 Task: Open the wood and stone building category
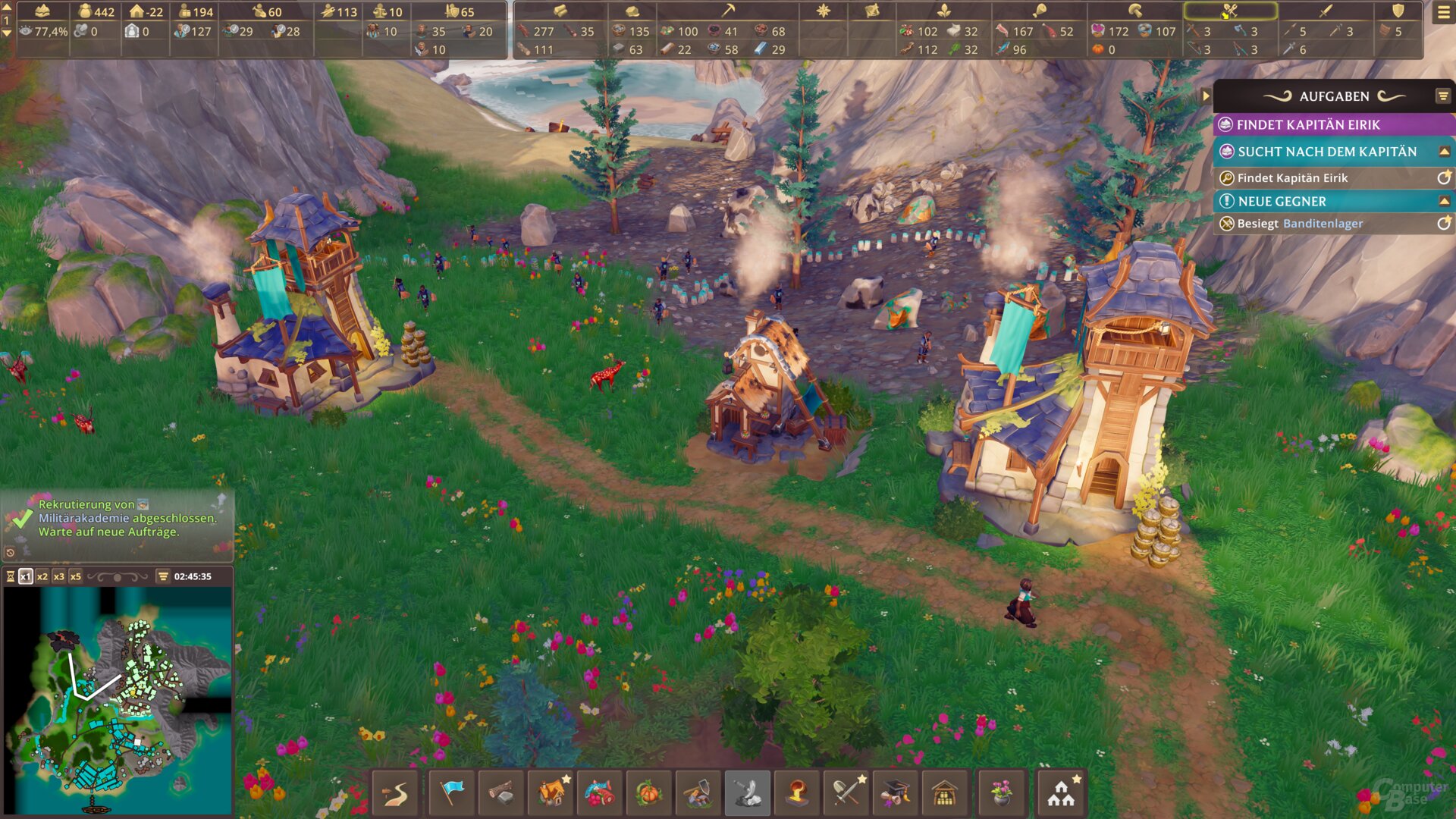click(x=501, y=793)
